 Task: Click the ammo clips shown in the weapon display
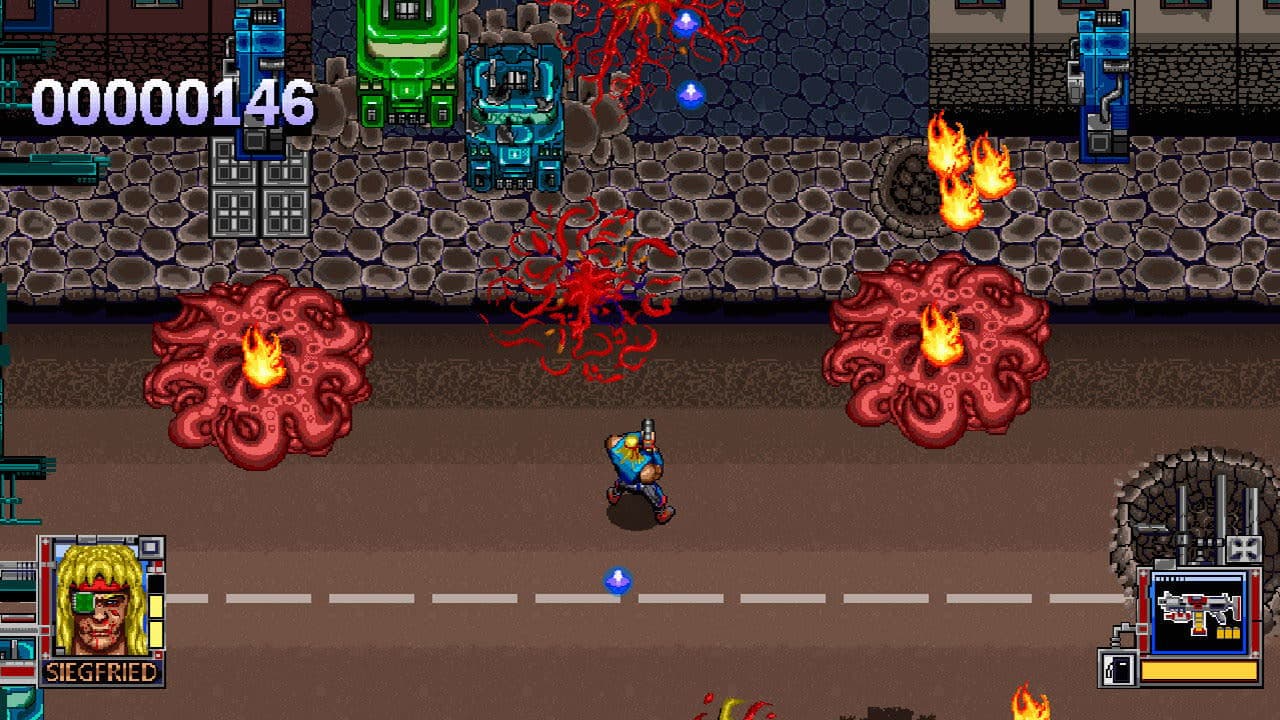click(x=1228, y=632)
